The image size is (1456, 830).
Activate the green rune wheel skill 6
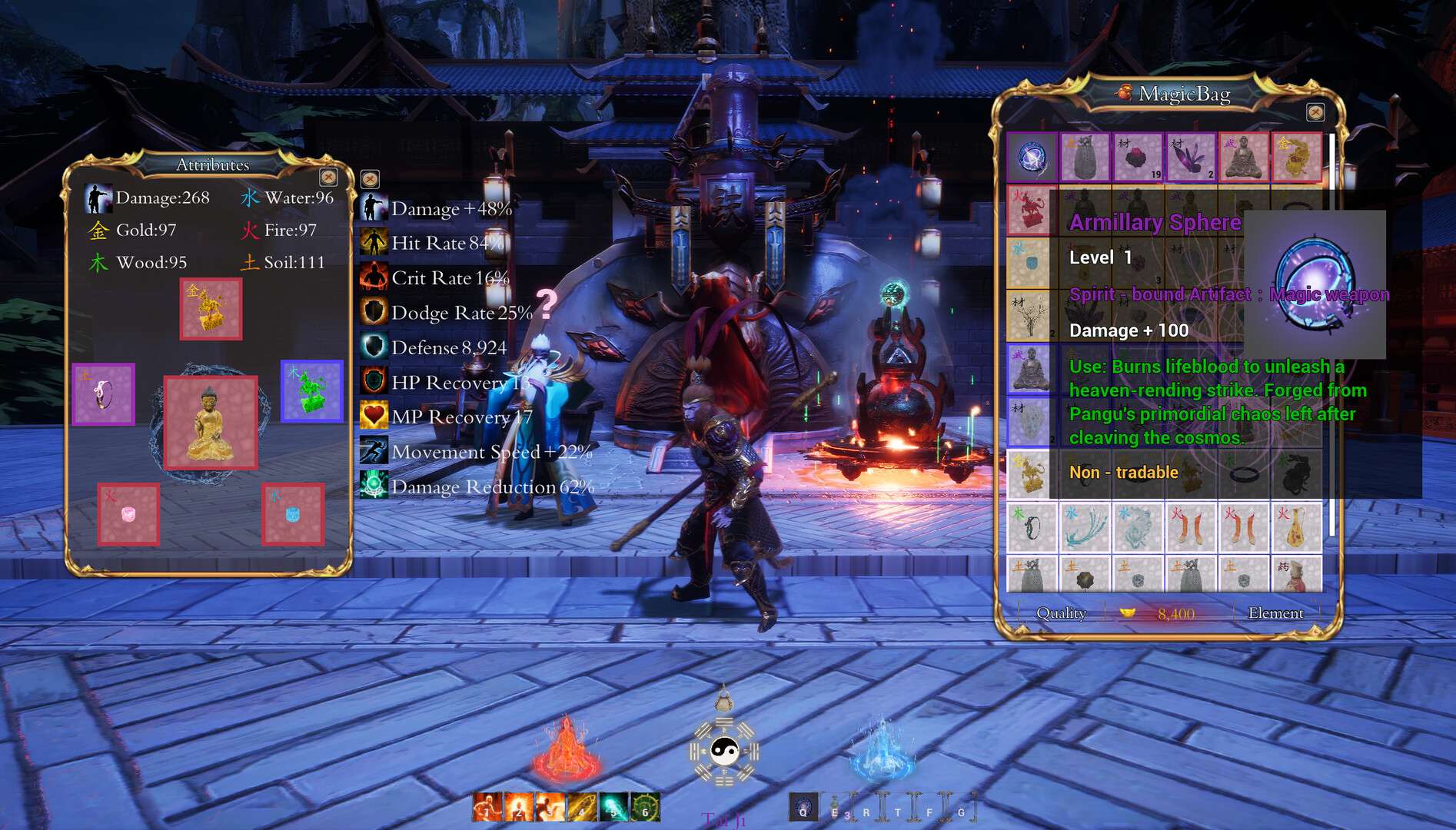click(x=645, y=808)
